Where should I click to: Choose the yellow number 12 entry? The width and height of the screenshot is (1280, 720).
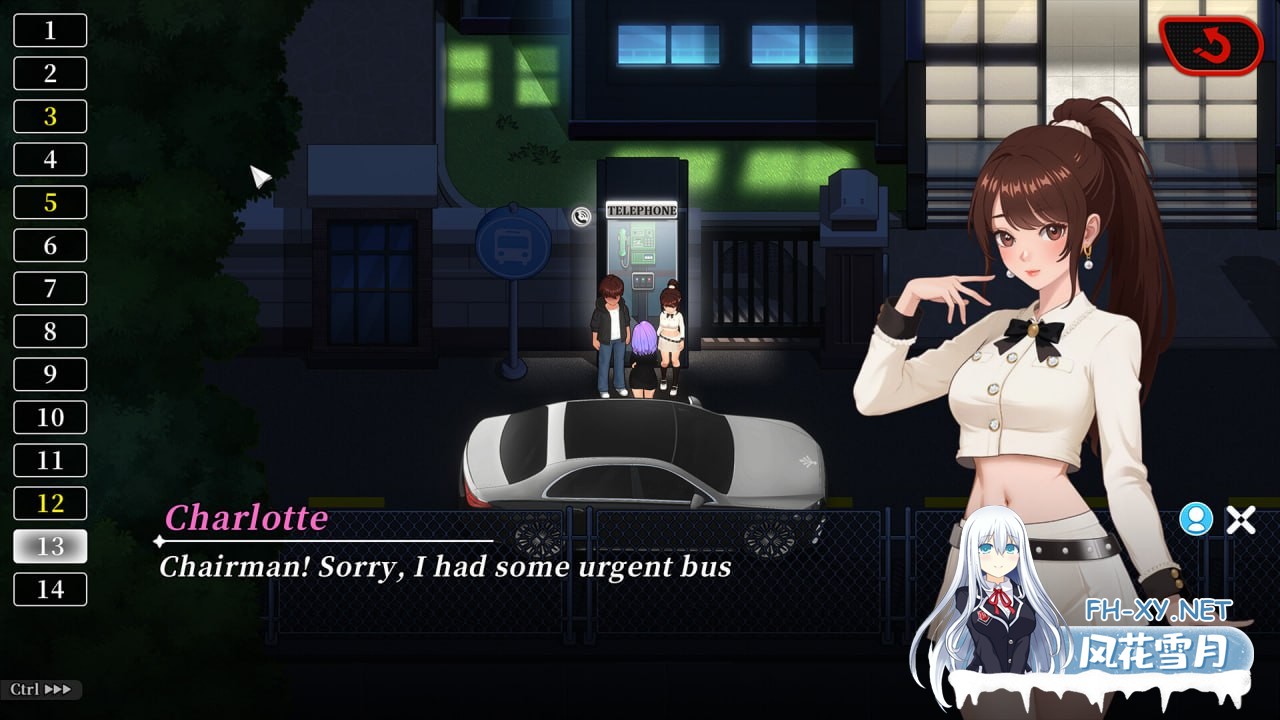(x=50, y=503)
